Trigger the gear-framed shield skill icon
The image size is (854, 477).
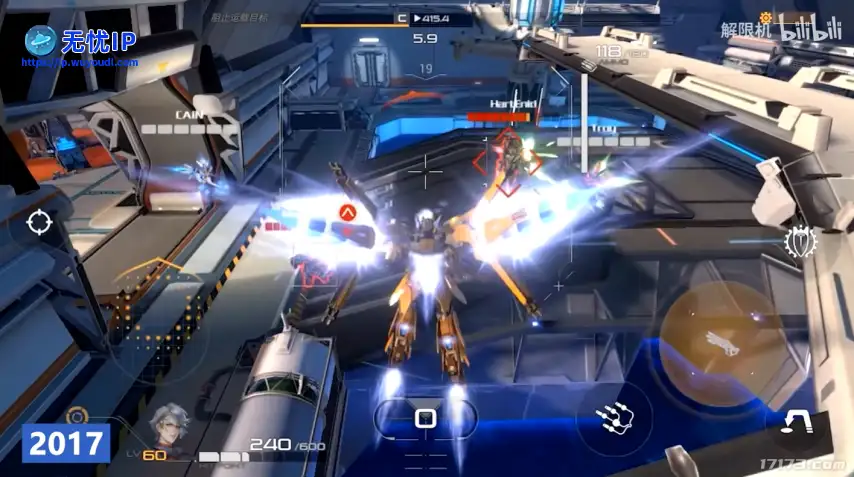tap(800, 242)
